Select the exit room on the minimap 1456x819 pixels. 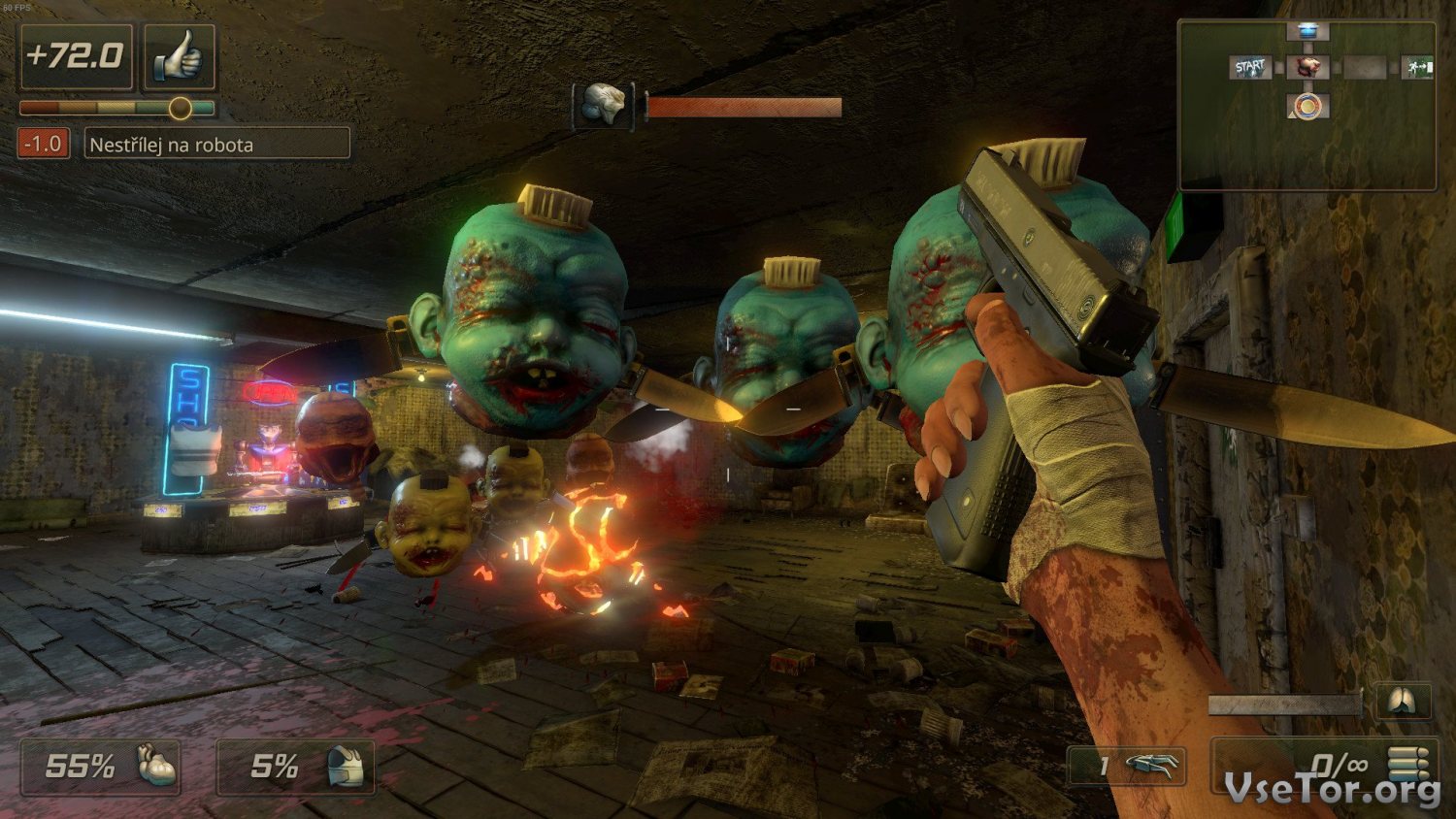pos(1418,68)
